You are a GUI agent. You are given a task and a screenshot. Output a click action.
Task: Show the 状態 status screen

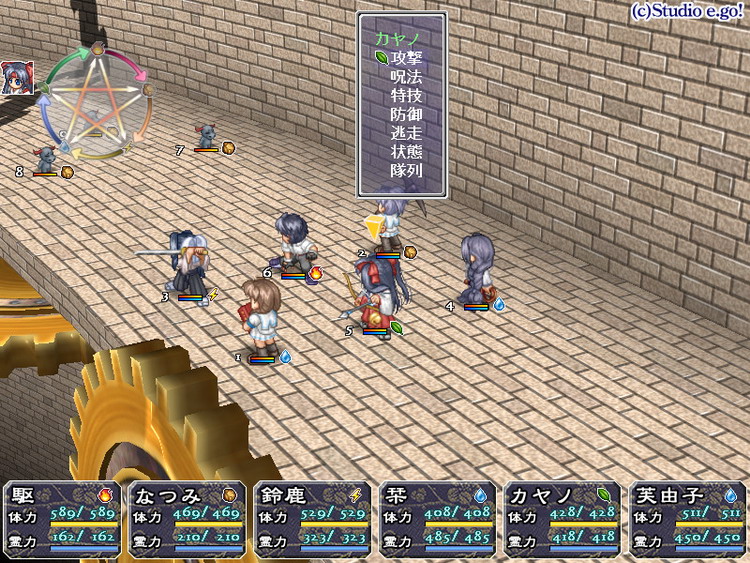pos(406,152)
